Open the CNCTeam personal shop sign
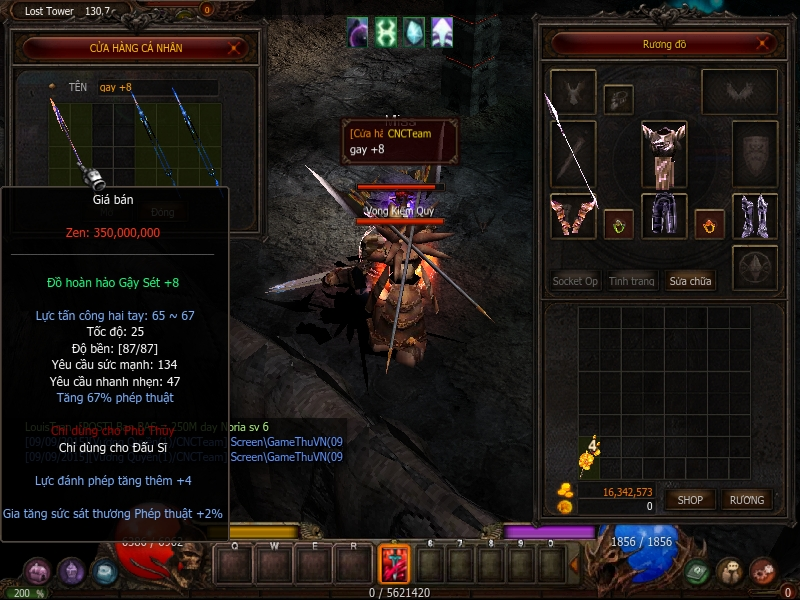 pyautogui.click(x=399, y=141)
